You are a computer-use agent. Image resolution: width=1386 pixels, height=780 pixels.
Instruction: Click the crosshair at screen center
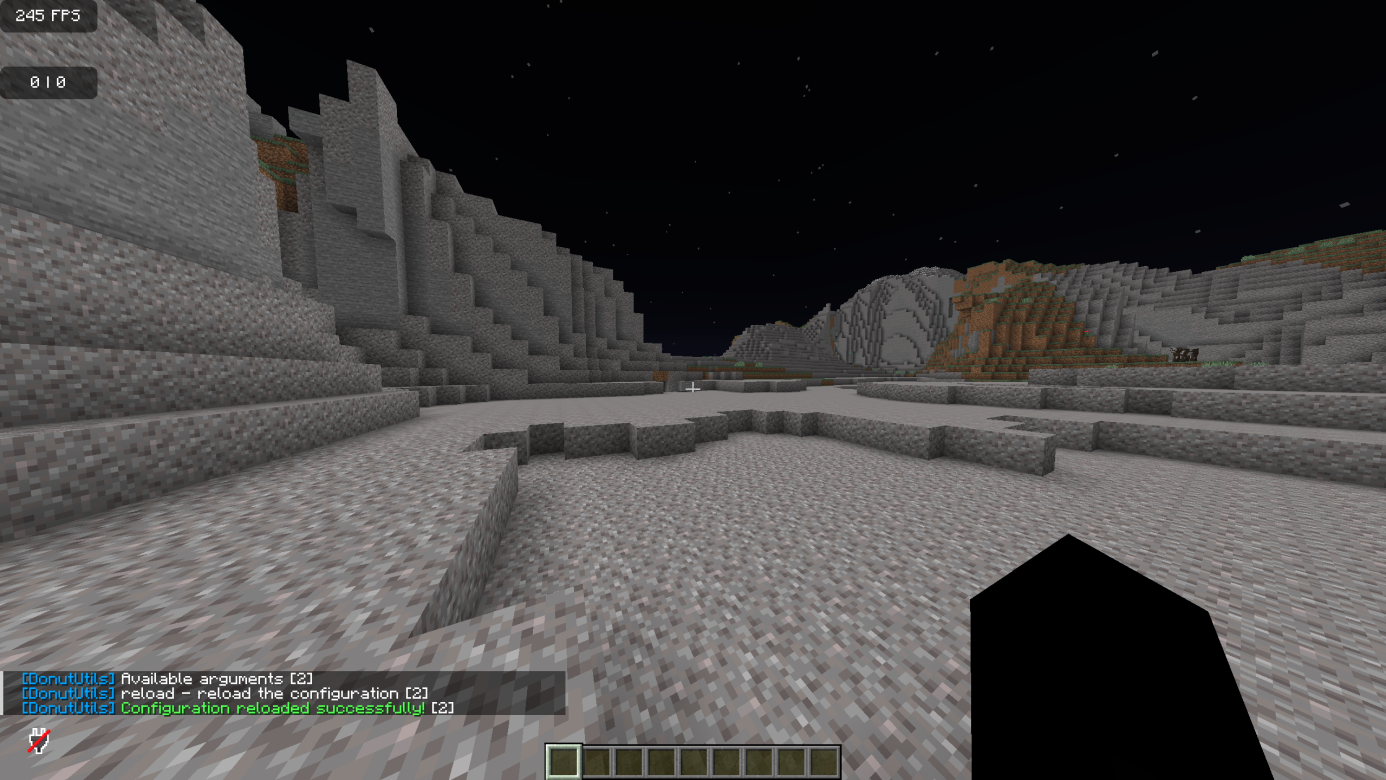693,387
